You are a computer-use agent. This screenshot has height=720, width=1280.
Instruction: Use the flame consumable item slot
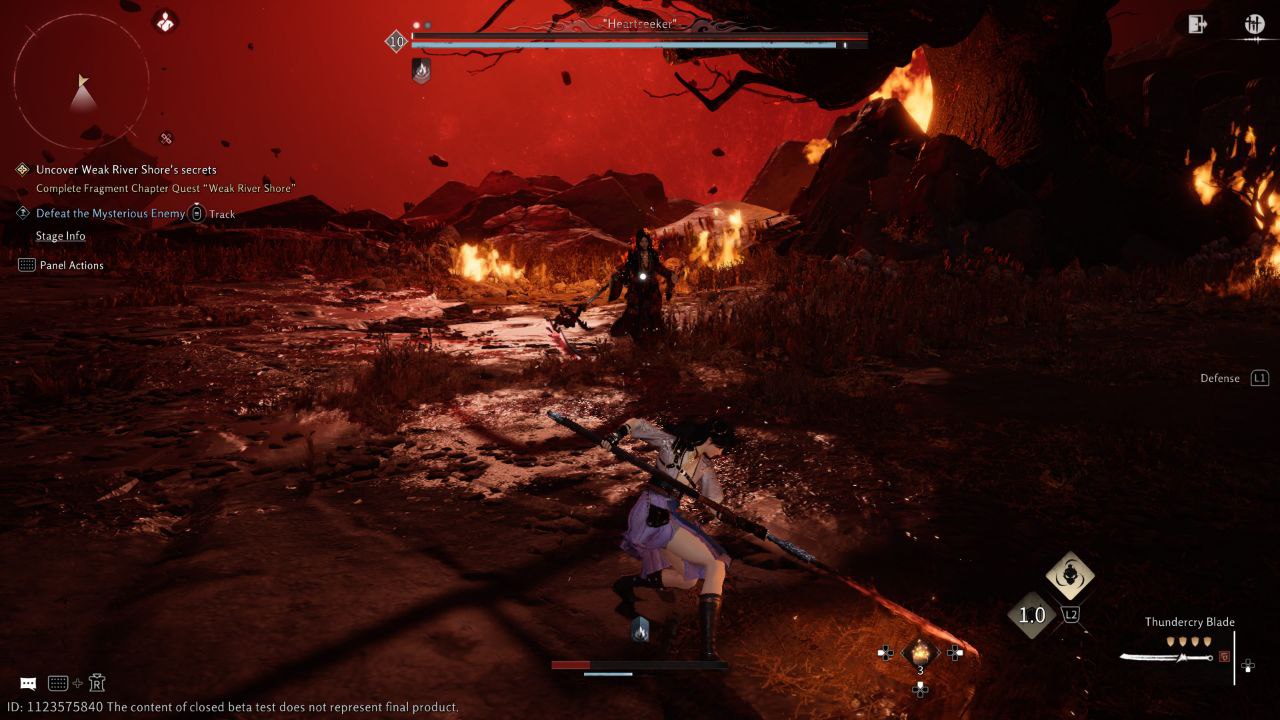[x=920, y=653]
